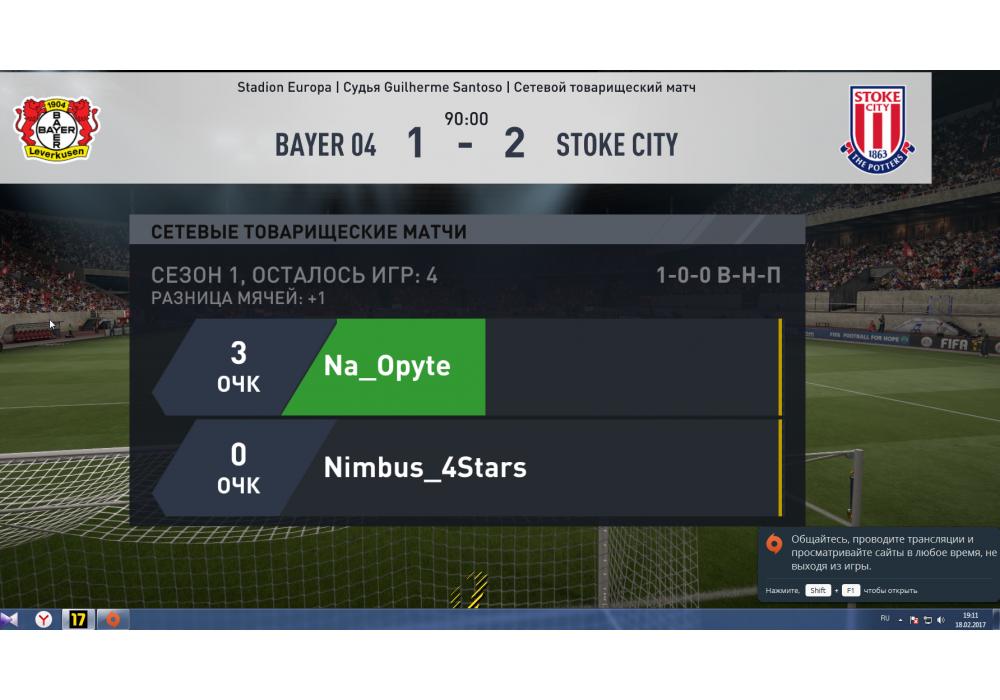Open the Windows Start menu
Screen dimensions: 1000x700
(9, 620)
